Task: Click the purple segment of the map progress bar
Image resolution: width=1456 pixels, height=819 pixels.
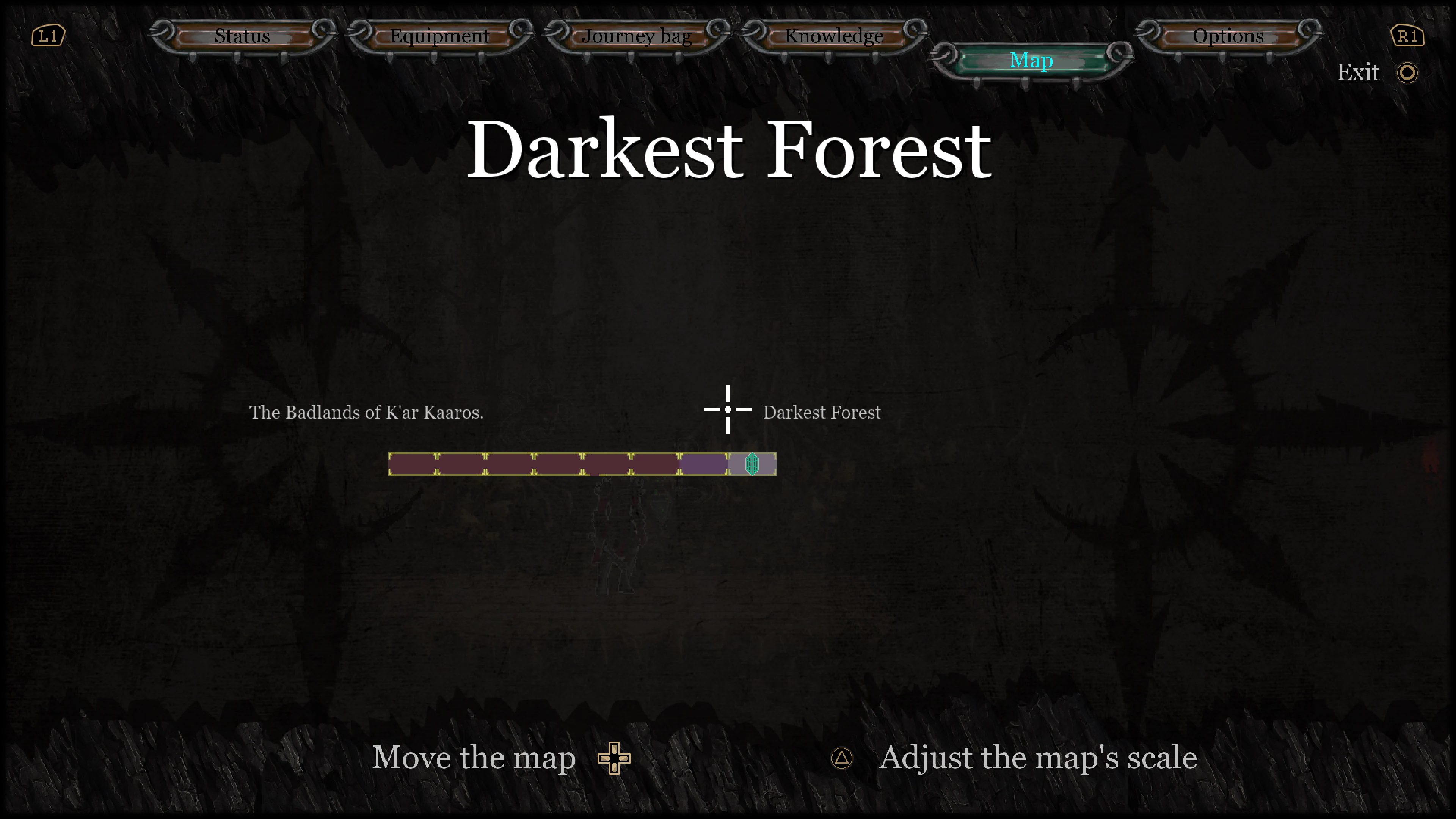Action: tap(704, 464)
